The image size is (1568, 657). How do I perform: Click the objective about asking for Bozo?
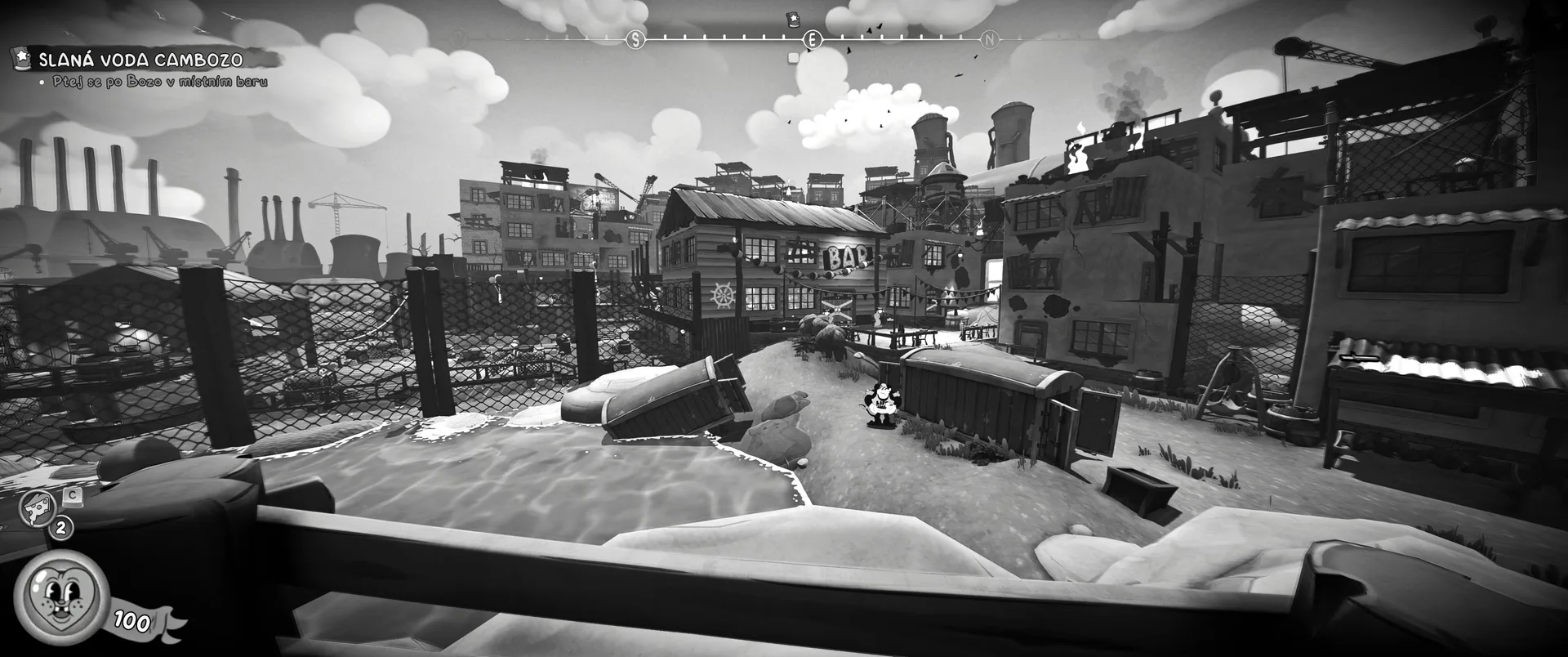click(160, 82)
